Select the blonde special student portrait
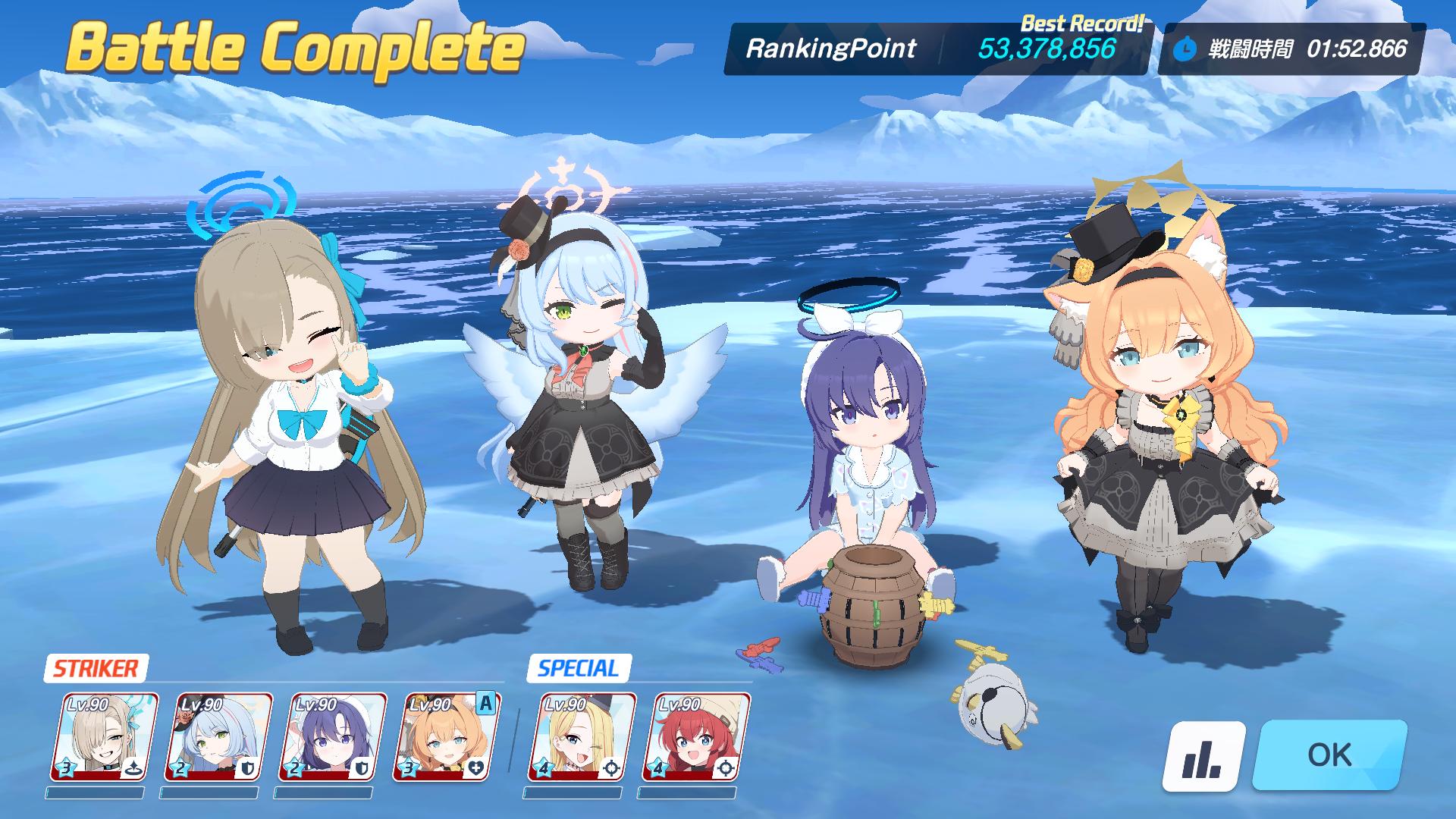The image size is (1456, 819). [582, 736]
